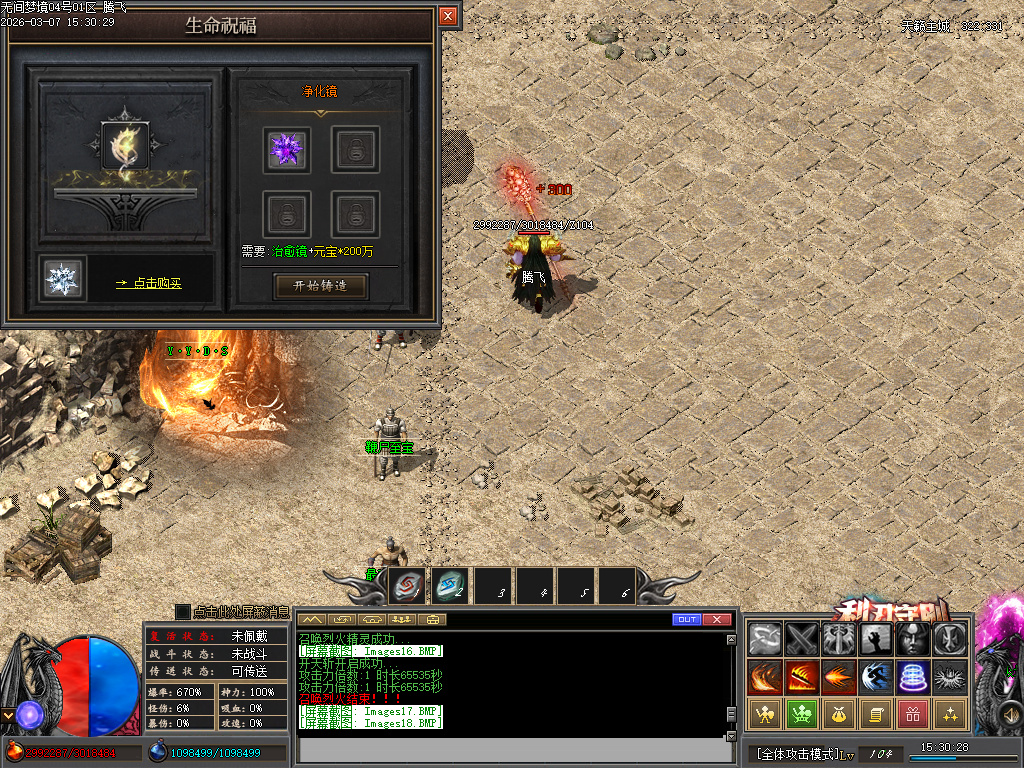Open the crossed swords skill icon
This screenshot has height=768, width=1024.
802,639
